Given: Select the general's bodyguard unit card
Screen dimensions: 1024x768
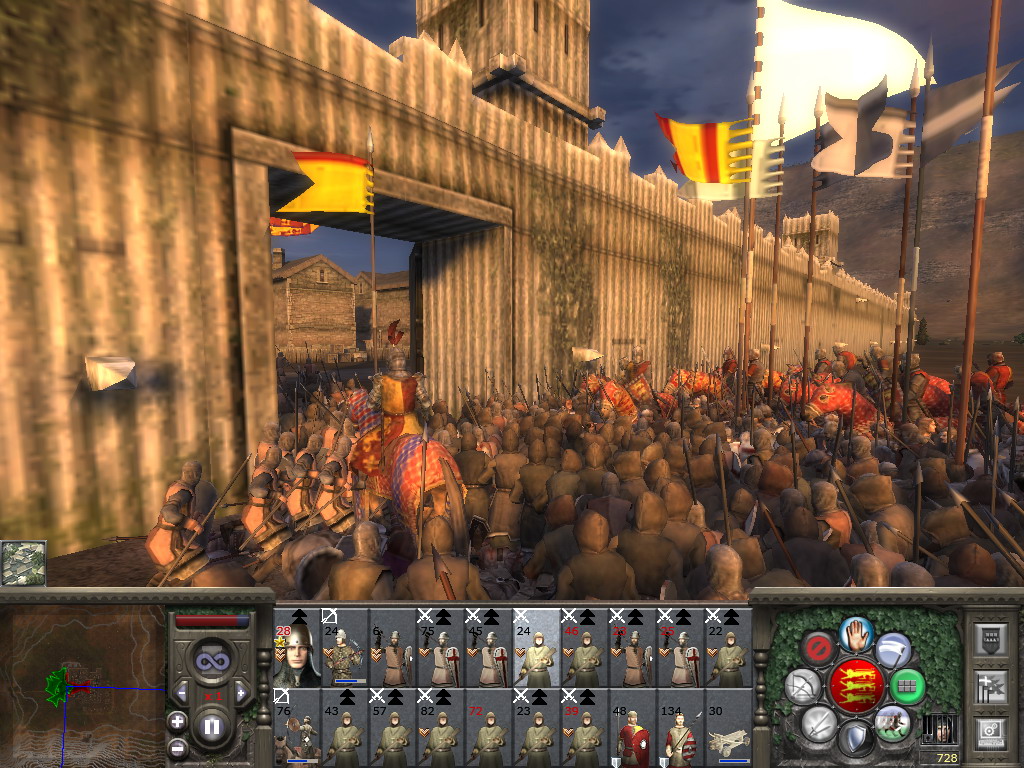Looking at the screenshot, I should point(297,647).
